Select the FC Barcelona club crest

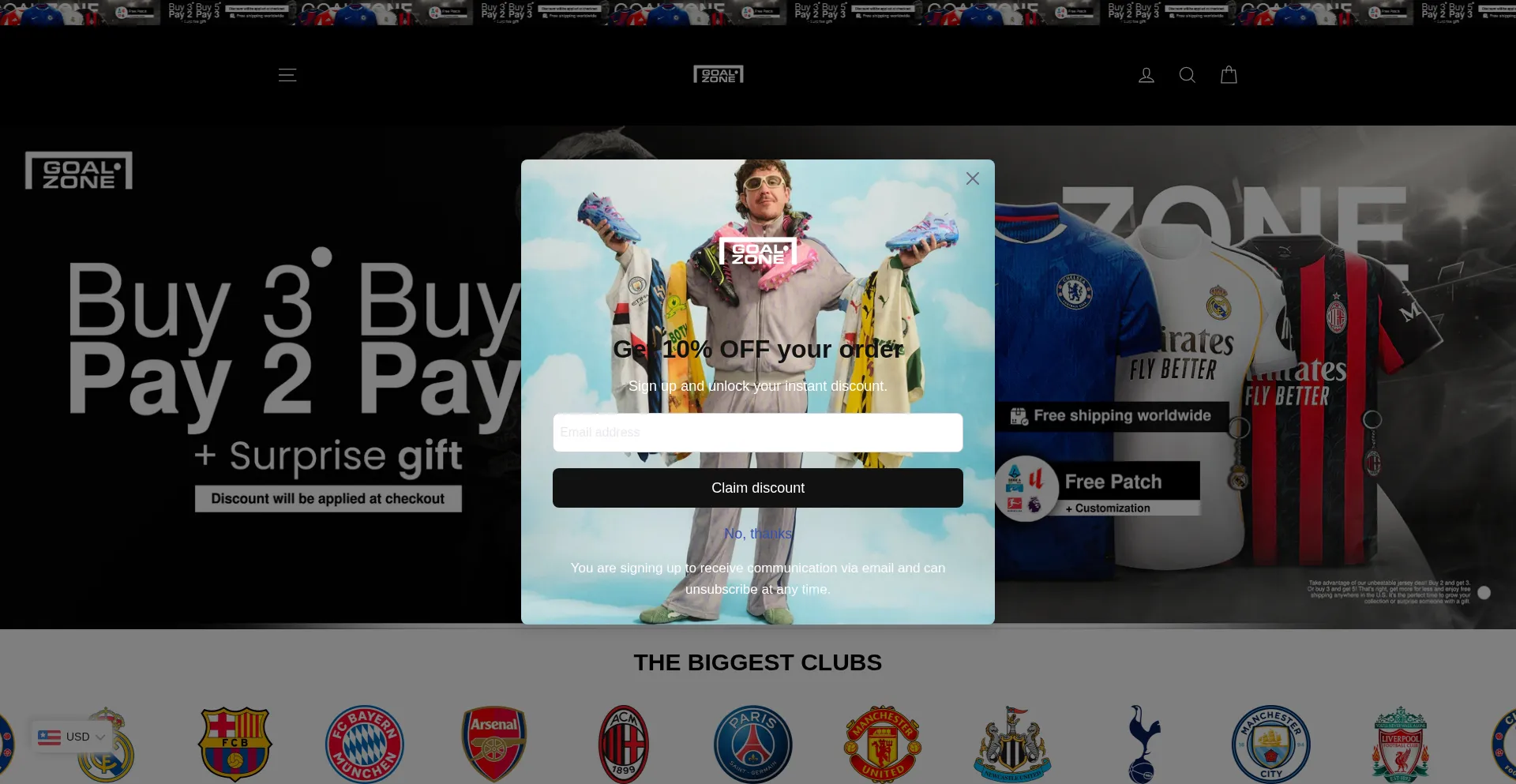coord(235,744)
